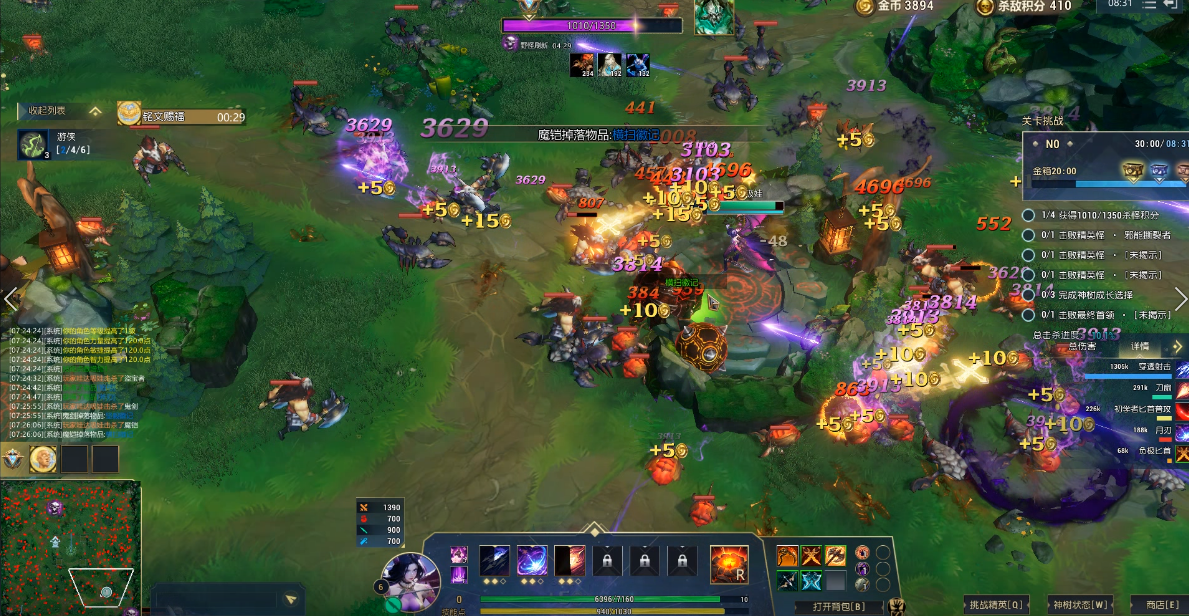Click the 金币 gold coin icon
This screenshot has width=1189, height=616.
(863, 7)
